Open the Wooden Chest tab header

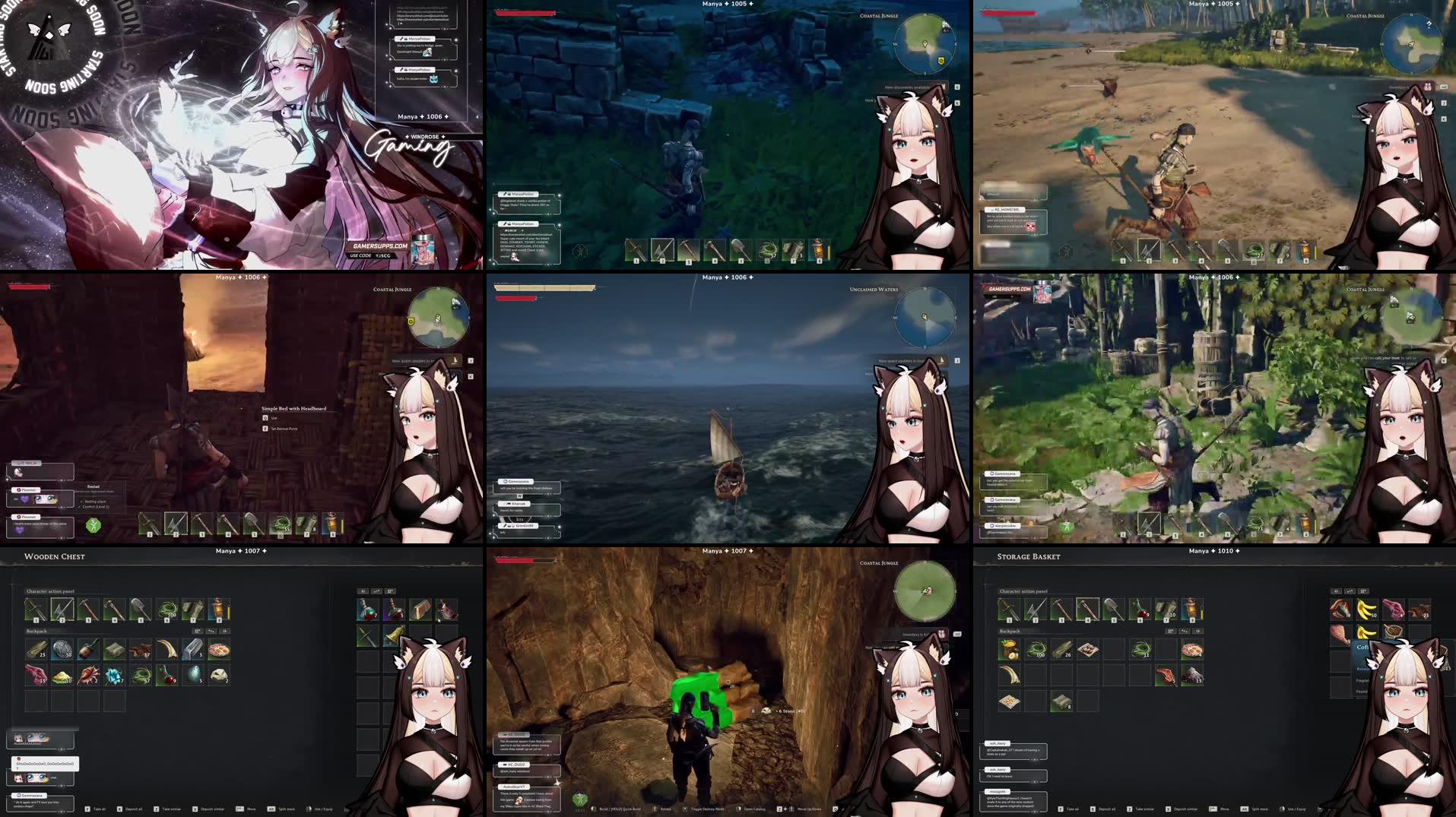click(x=56, y=556)
